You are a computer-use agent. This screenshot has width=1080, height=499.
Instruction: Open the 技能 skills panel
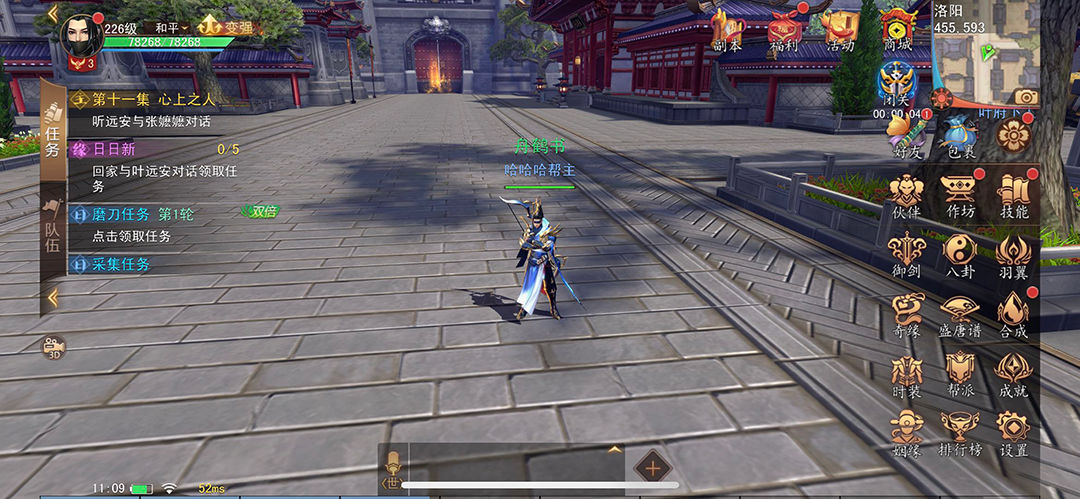pyautogui.click(x=1014, y=193)
